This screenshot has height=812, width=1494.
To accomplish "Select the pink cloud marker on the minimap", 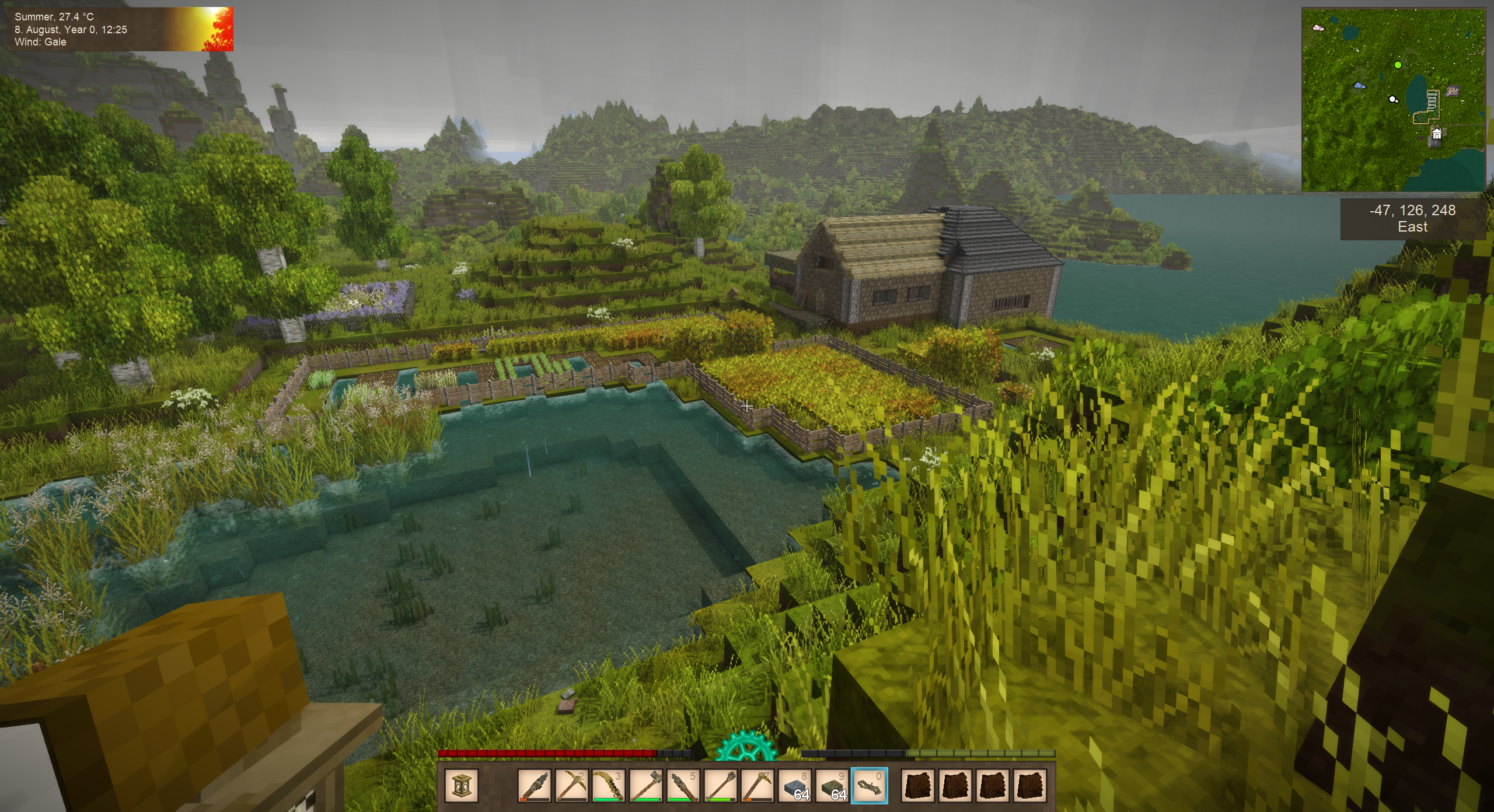I will click(x=1317, y=27).
